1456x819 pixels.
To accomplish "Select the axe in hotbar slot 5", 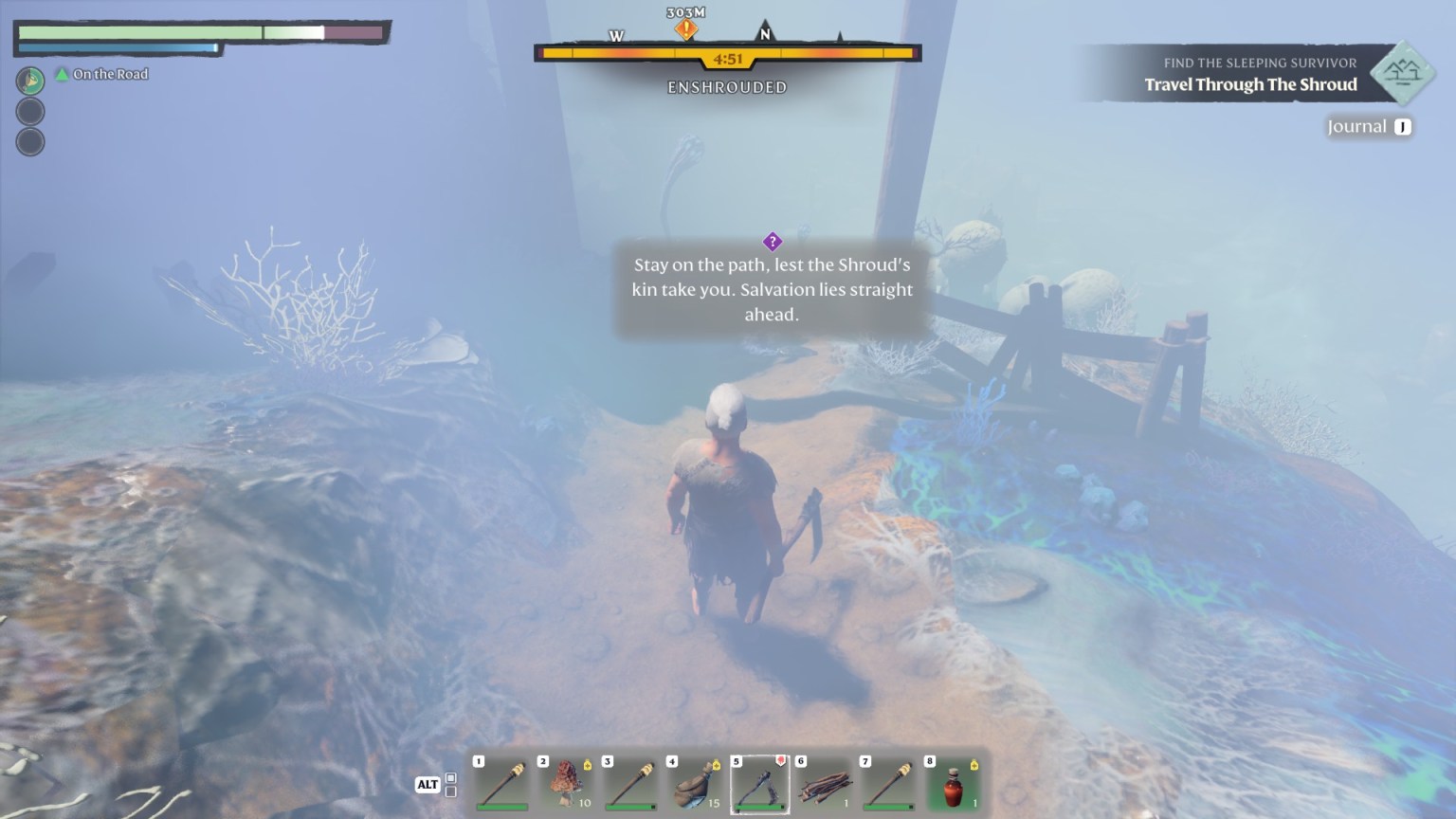I will pyautogui.click(x=757, y=782).
